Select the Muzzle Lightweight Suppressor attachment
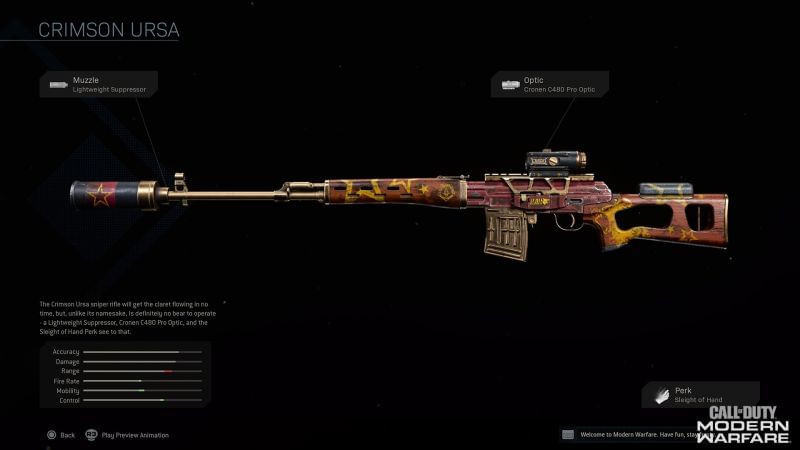800x450 pixels. point(98,84)
